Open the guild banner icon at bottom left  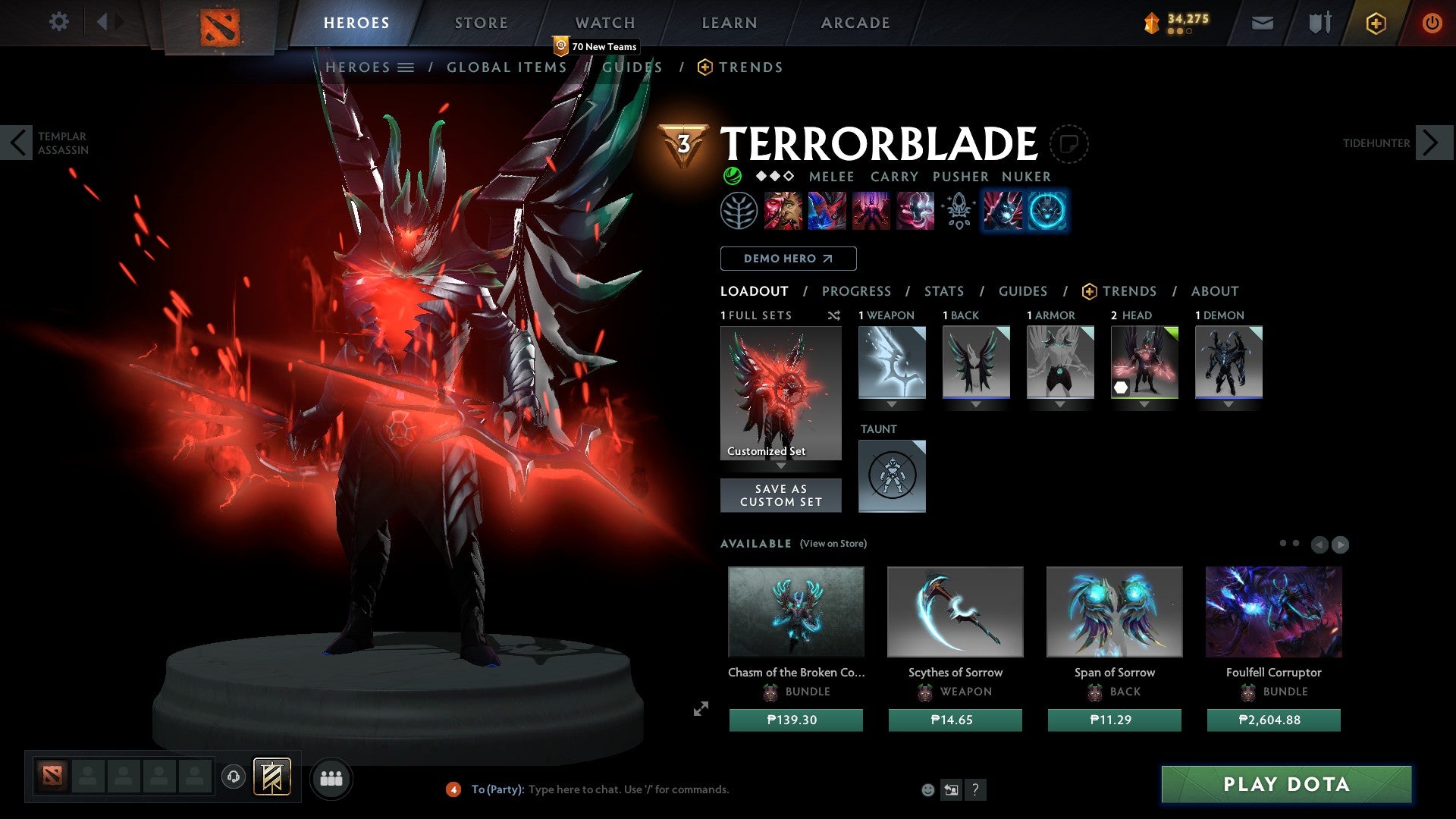coord(271,777)
